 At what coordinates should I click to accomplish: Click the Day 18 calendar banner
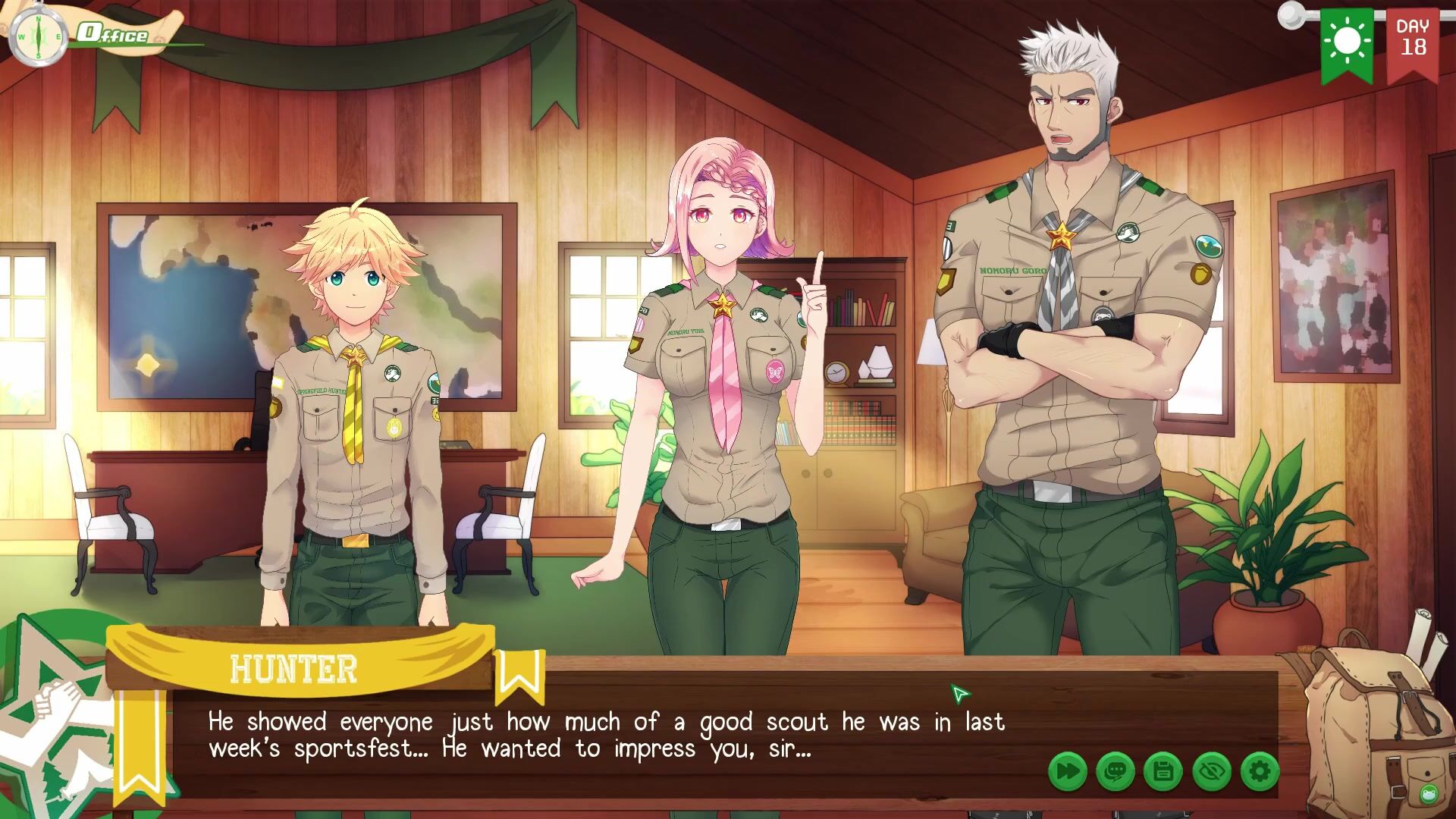pos(1413,42)
